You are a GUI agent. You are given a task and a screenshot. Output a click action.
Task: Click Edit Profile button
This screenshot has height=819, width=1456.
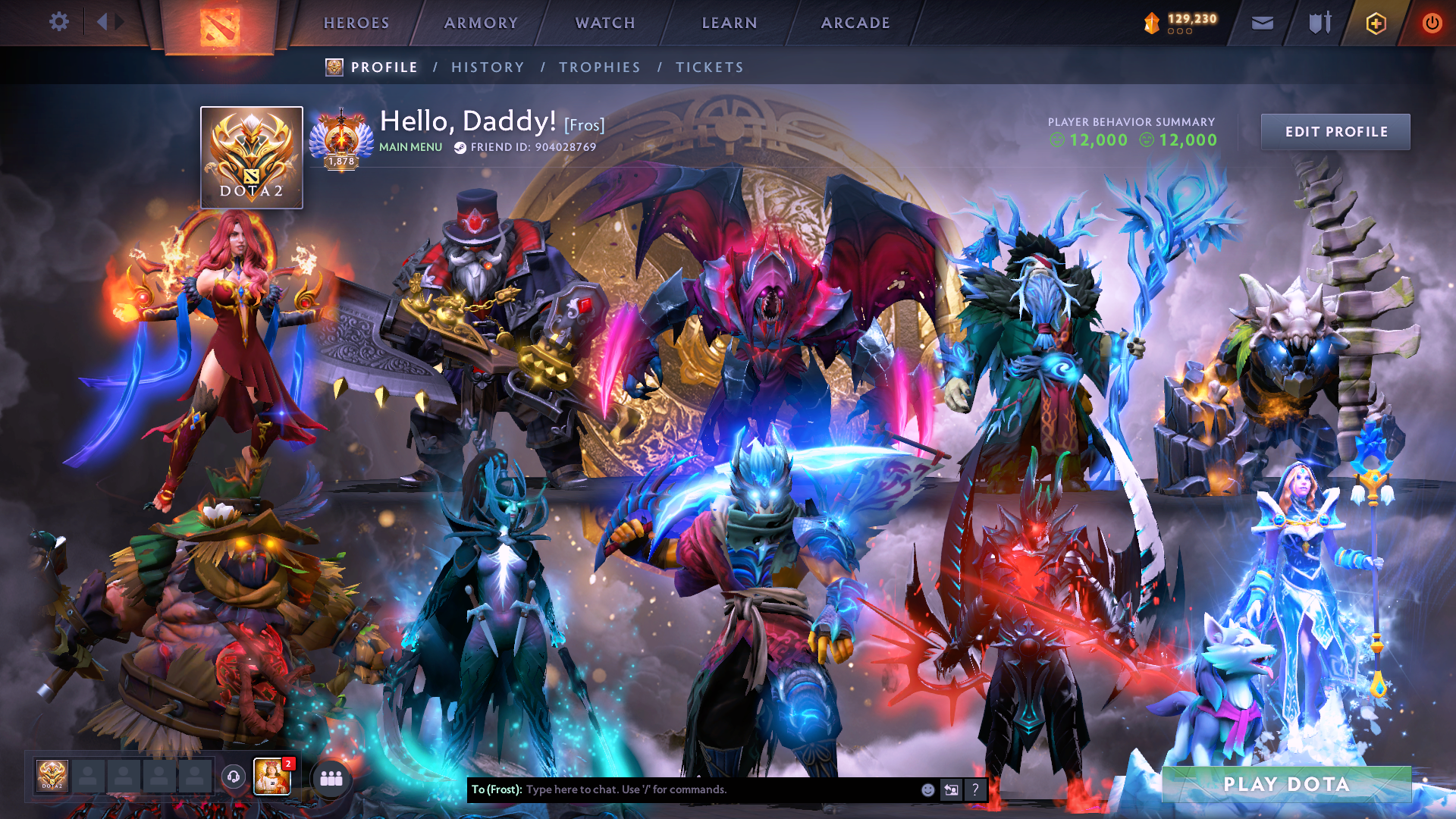tap(1335, 132)
